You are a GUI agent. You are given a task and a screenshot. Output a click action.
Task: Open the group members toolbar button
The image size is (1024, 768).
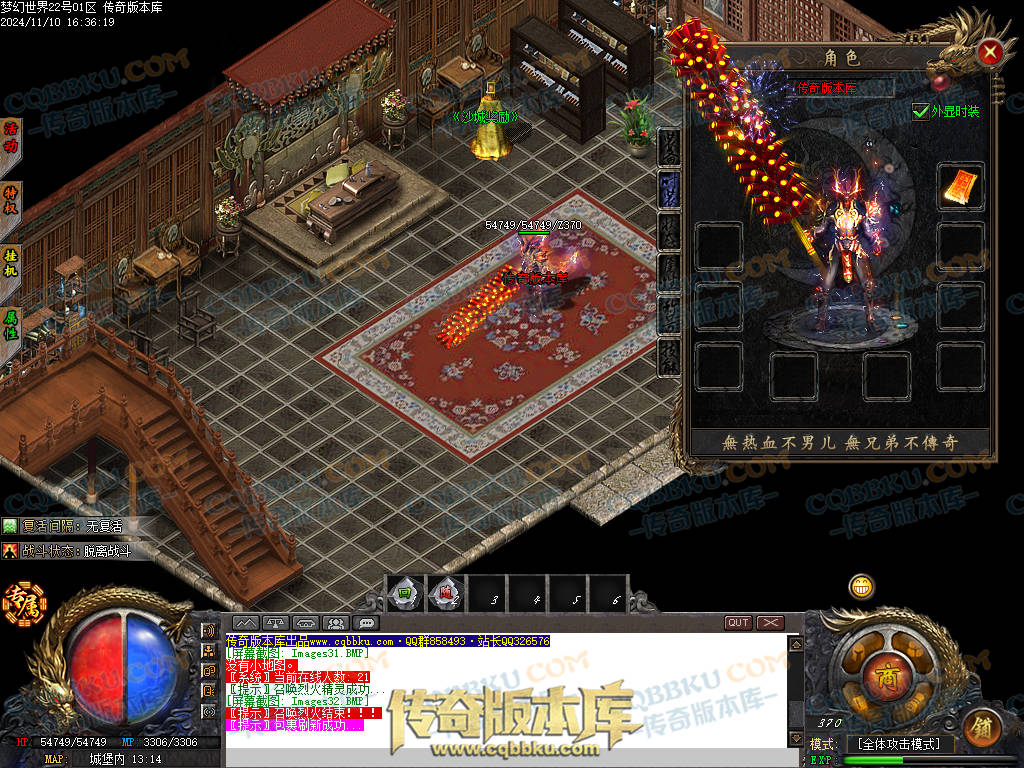[335, 623]
